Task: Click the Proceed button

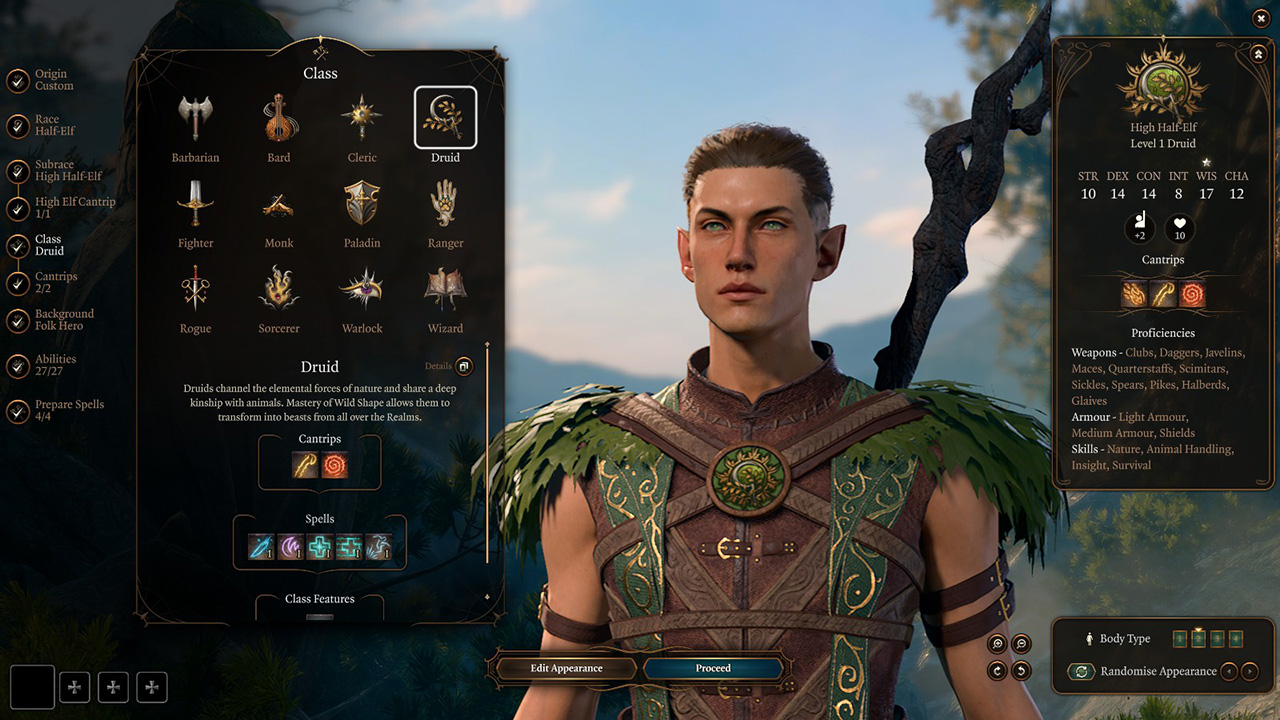Action: [x=713, y=668]
